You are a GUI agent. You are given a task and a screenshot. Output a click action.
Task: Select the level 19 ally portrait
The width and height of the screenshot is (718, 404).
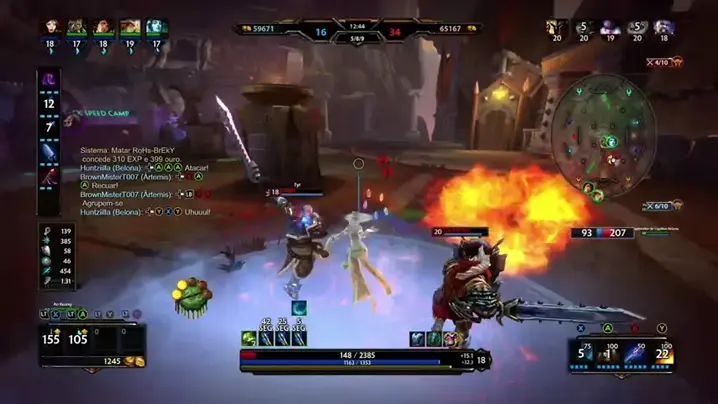(x=130, y=28)
